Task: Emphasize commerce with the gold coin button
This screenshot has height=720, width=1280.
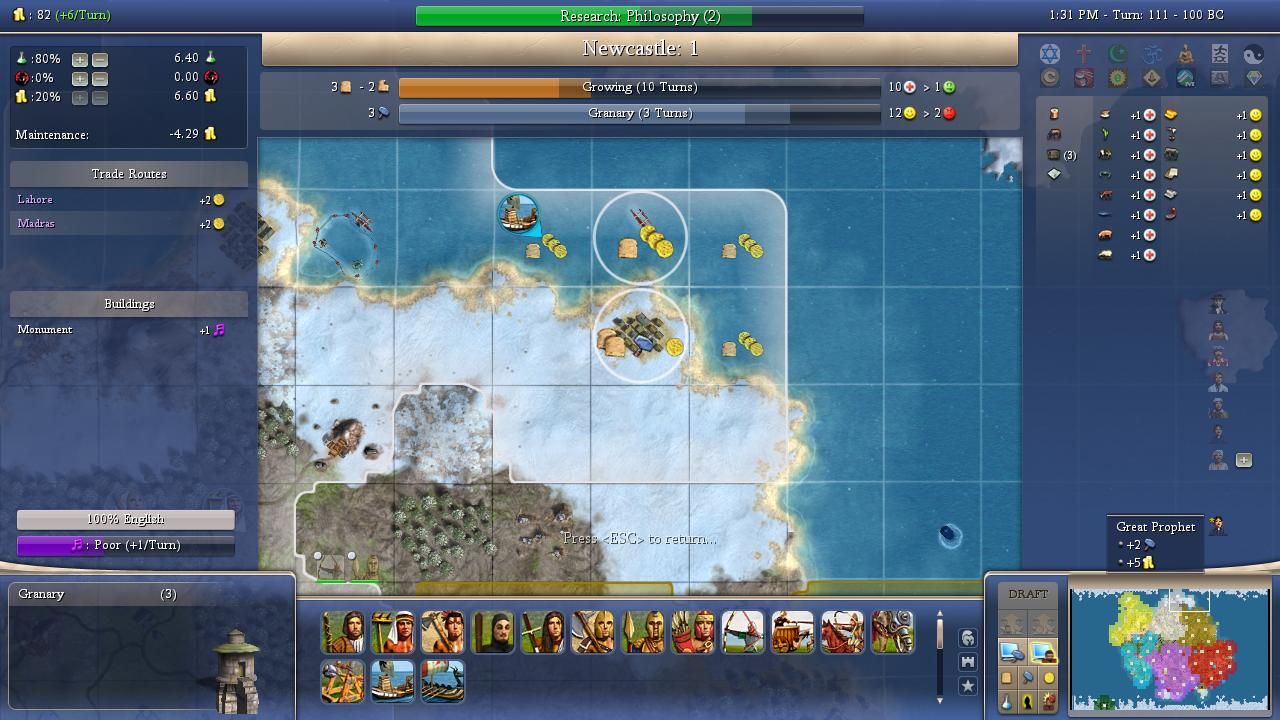Action: coord(1048,679)
